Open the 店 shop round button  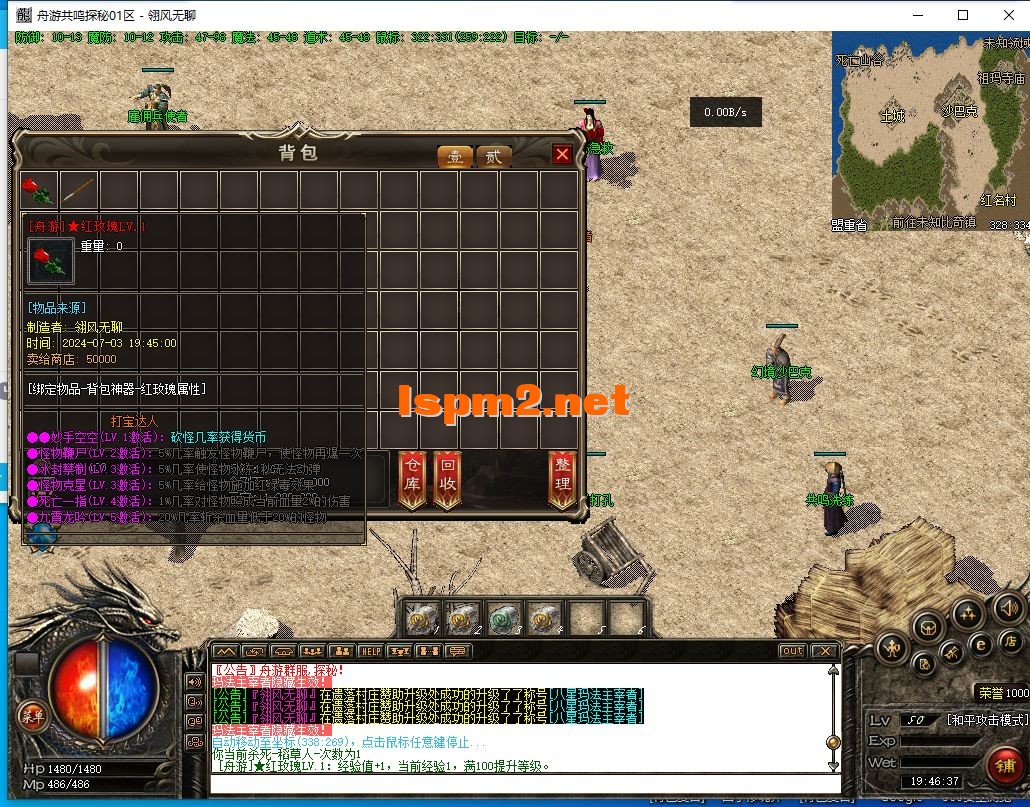click(x=1010, y=641)
